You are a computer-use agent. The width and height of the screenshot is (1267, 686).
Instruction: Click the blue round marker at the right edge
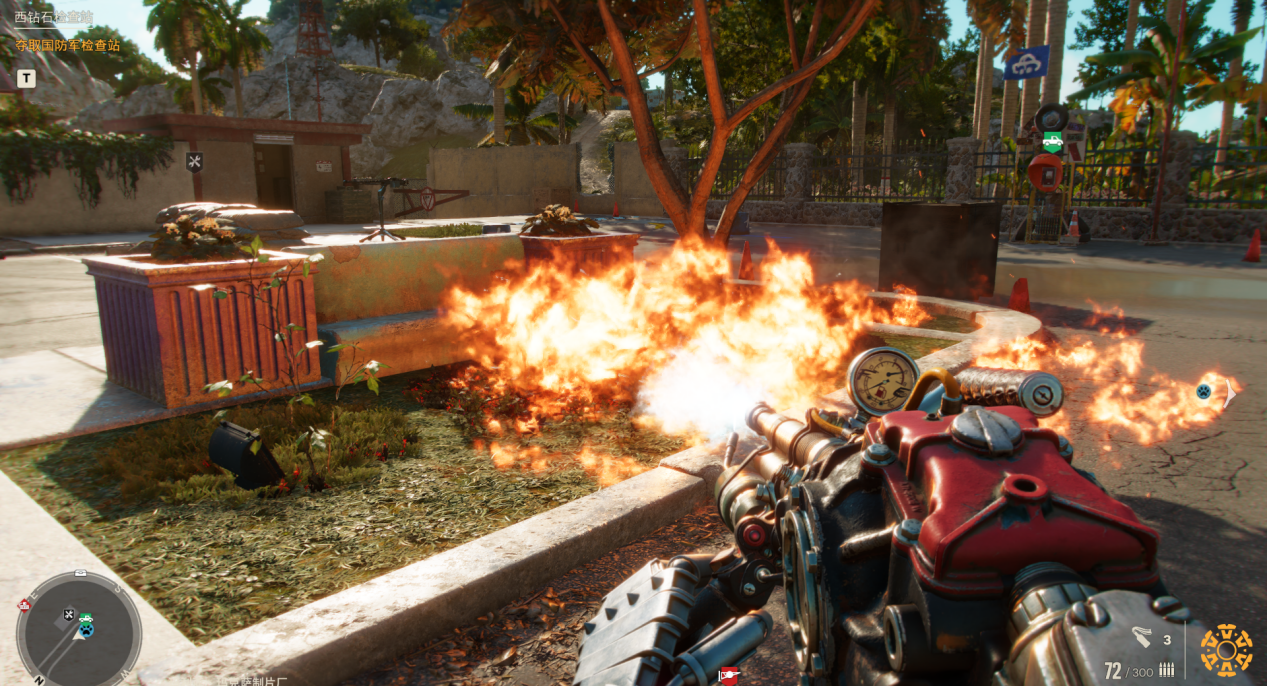[x=1204, y=391]
